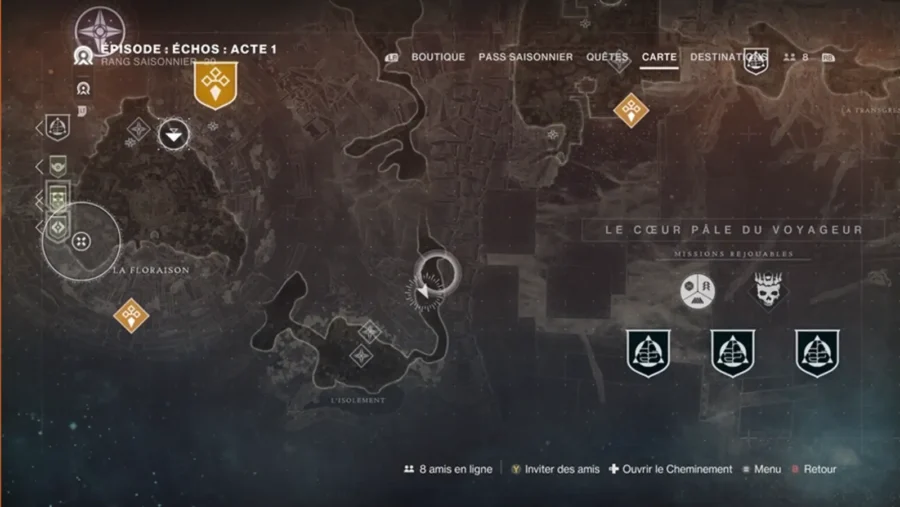Open the Director compass star icon
This screenshot has height=507, width=900.
coord(98,29)
